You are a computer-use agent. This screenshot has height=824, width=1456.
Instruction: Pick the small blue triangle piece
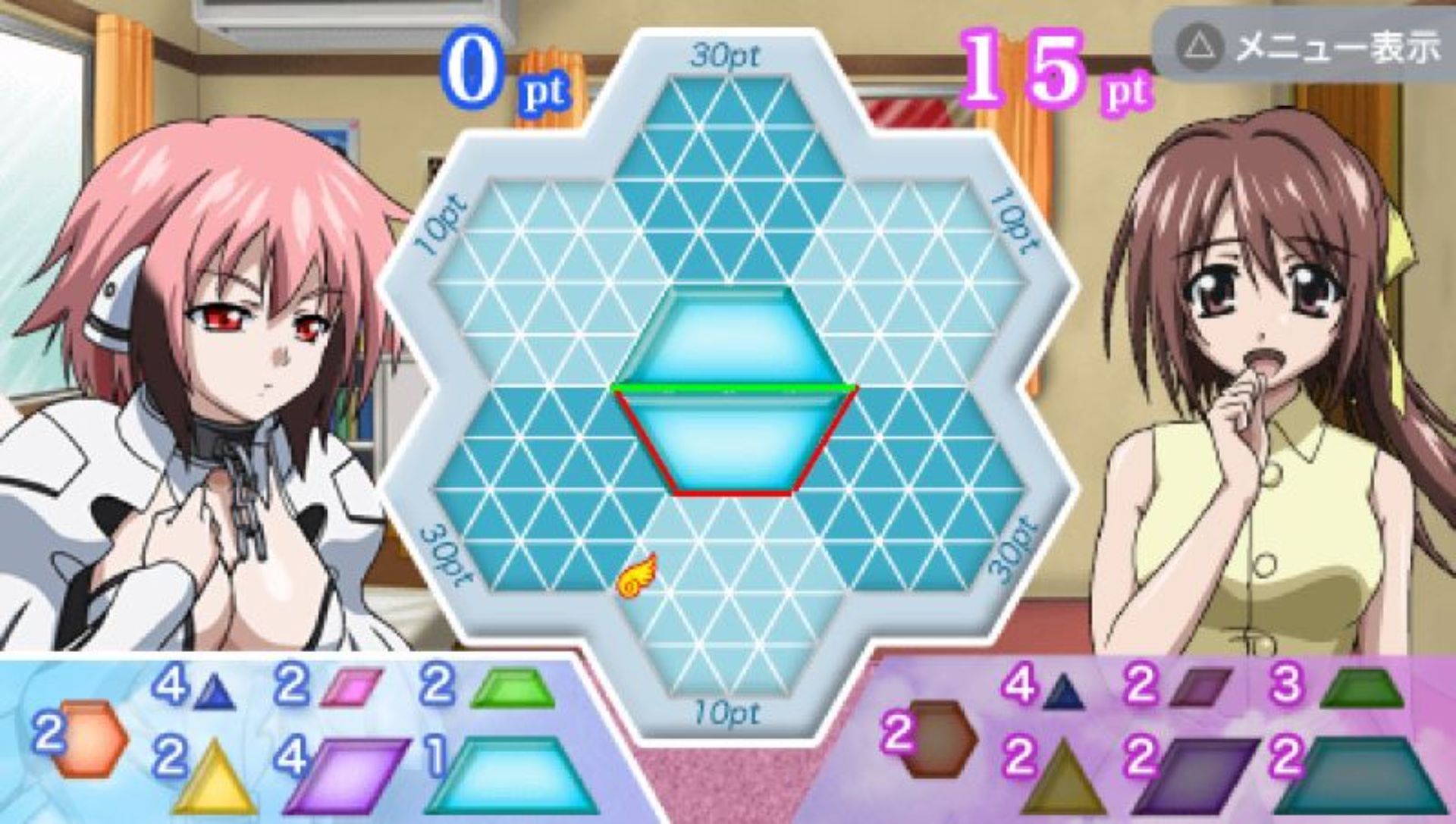pyautogui.click(x=214, y=693)
